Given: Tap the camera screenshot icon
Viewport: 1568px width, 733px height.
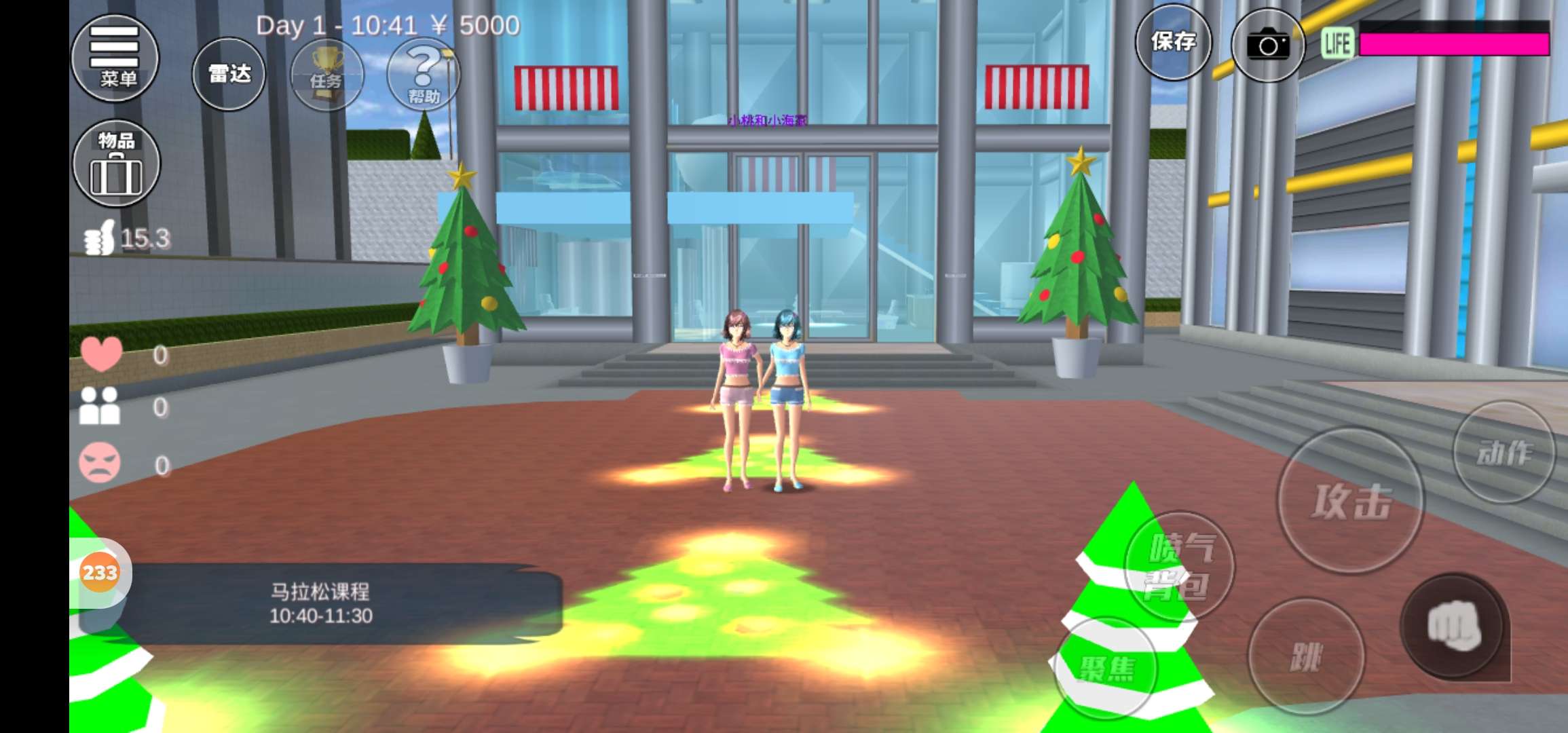Looking at the screenshot, I should tap(1267, 45).
